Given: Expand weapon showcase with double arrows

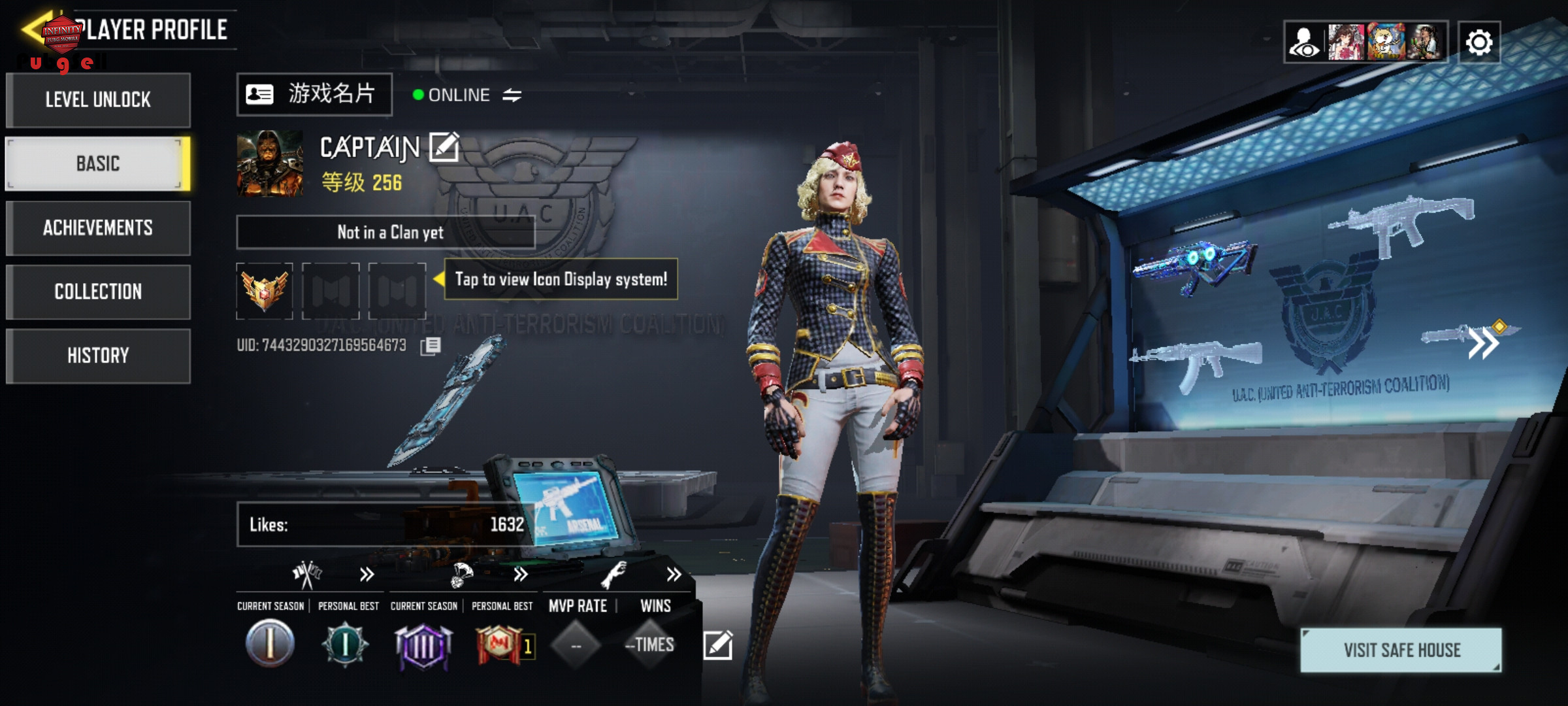Looking at the screenshot, I should pos(1483,343).
